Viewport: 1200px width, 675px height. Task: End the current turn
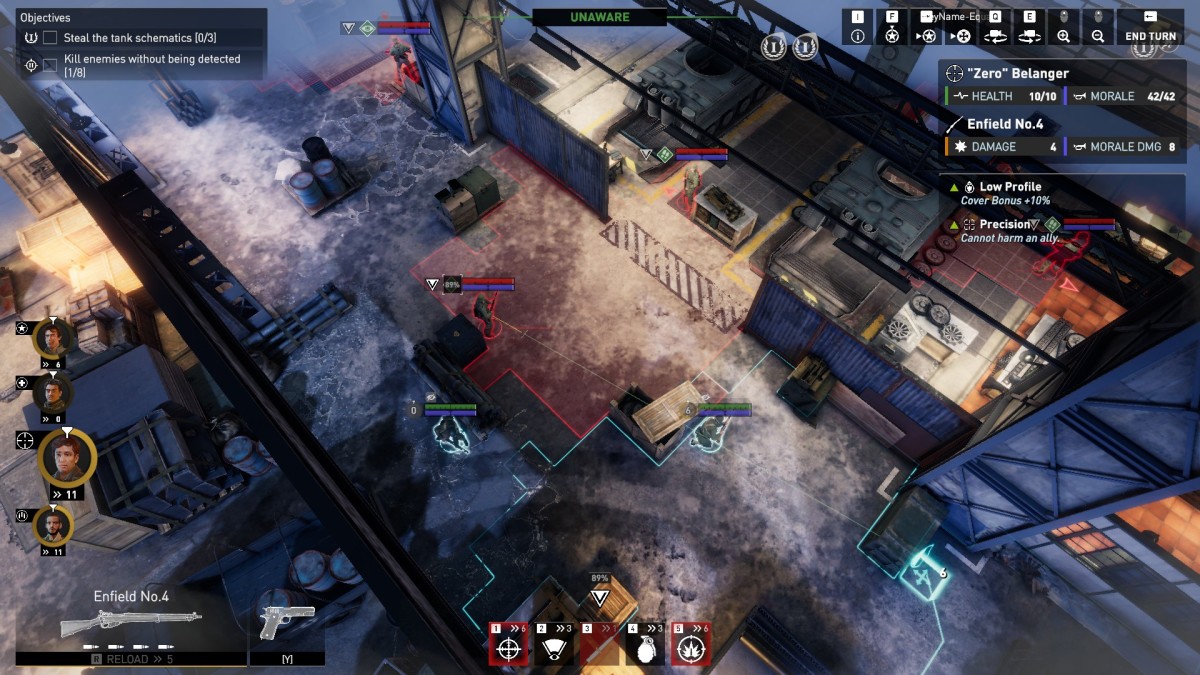pos(1150,36)
